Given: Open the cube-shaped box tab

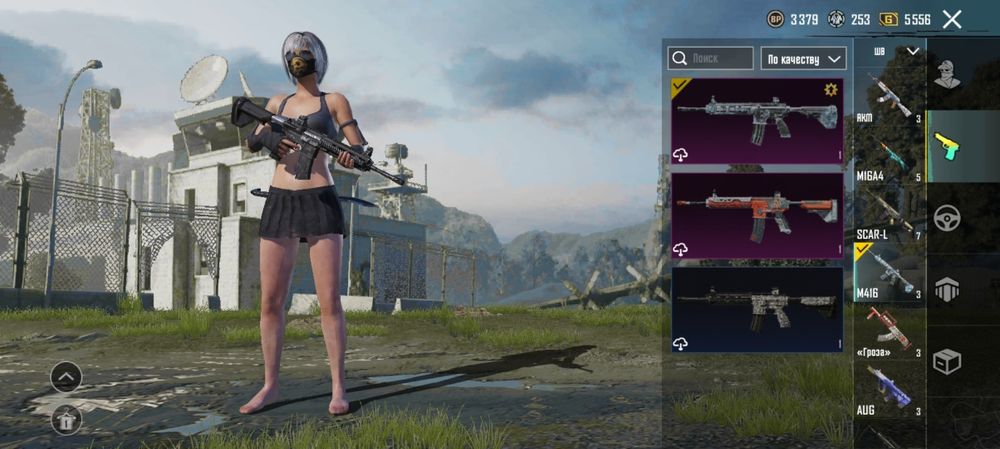Looking at the screenshot, I should click(x=947, y=361).
